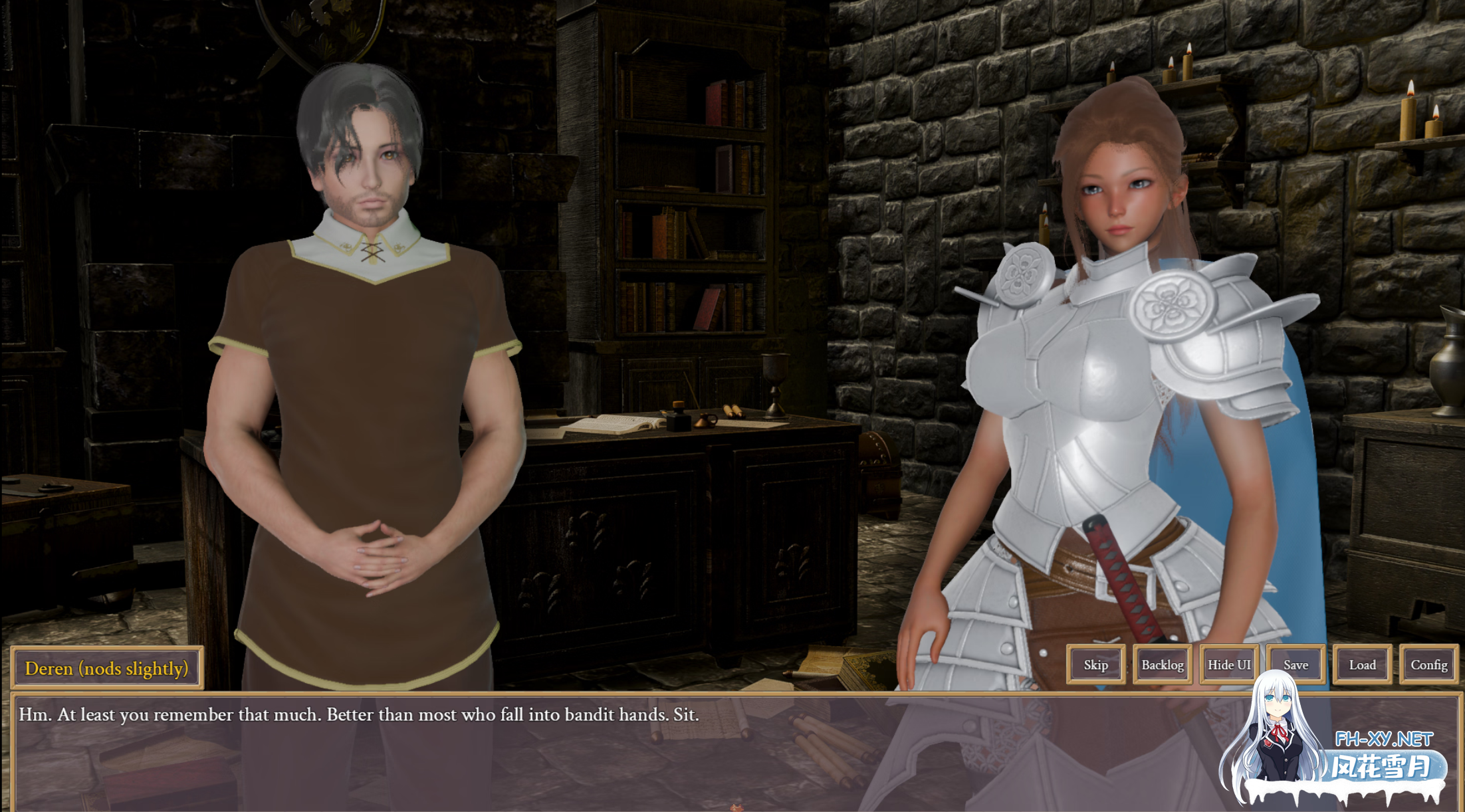This screenshot has width=1465, height=812.
Task: Click the Skip button to fast-forward dialogue
Action: [x=1095, y=664]
